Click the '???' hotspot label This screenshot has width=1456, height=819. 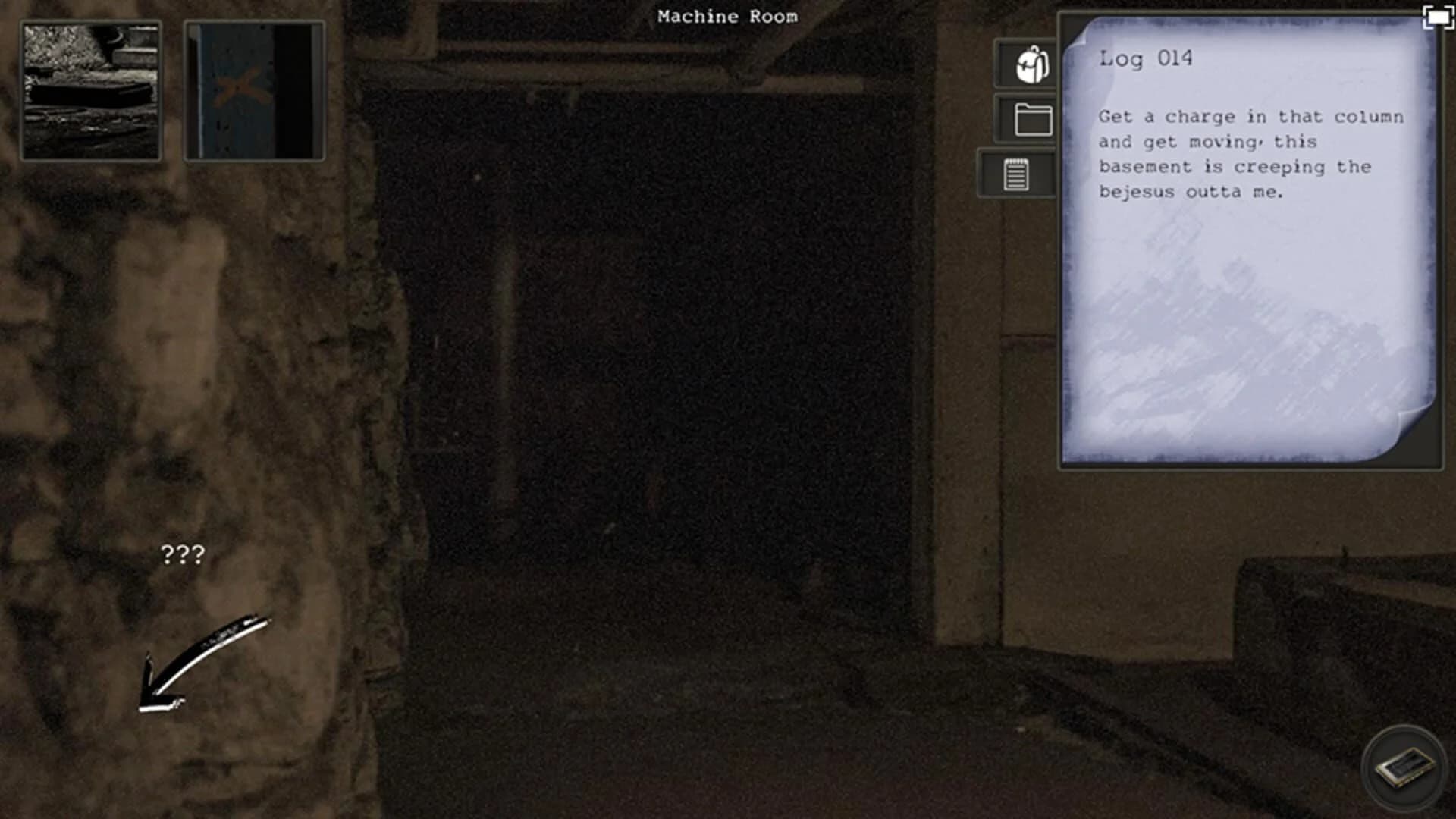tap(182, 556)
